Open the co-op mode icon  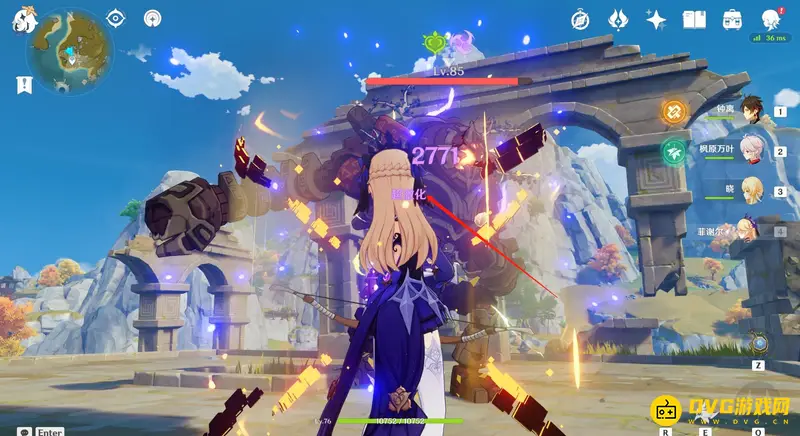coord(152,17)
